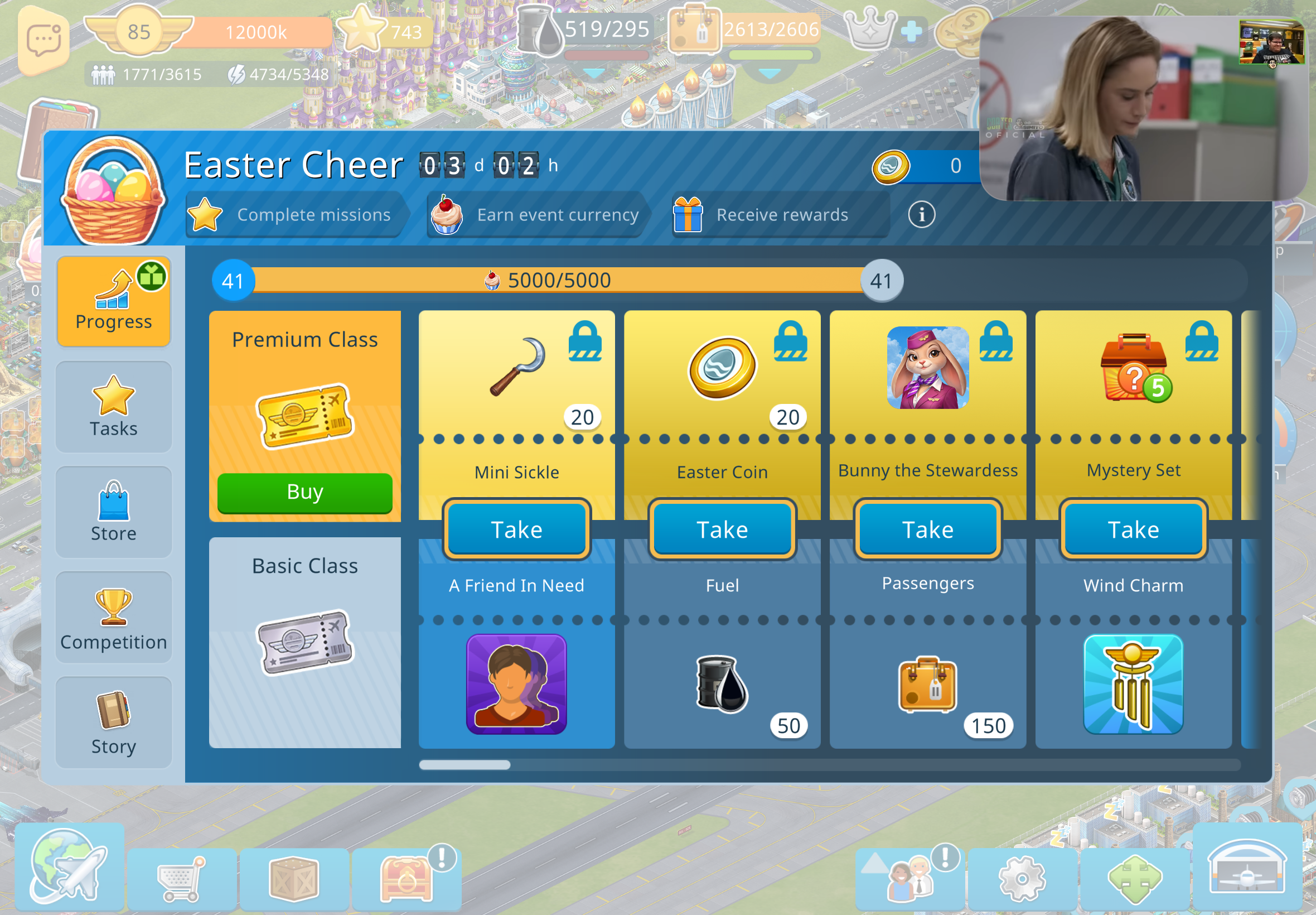Switch to the Tasks tab
Screen dimensions: 1316x915
point(113,407)
